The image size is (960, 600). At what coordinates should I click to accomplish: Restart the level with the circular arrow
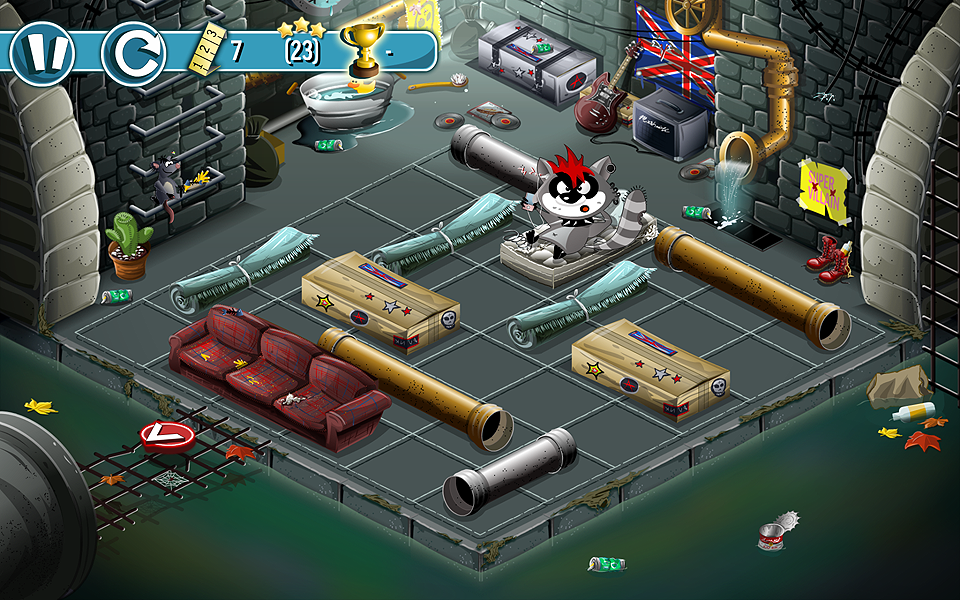[x=133, y=54]
